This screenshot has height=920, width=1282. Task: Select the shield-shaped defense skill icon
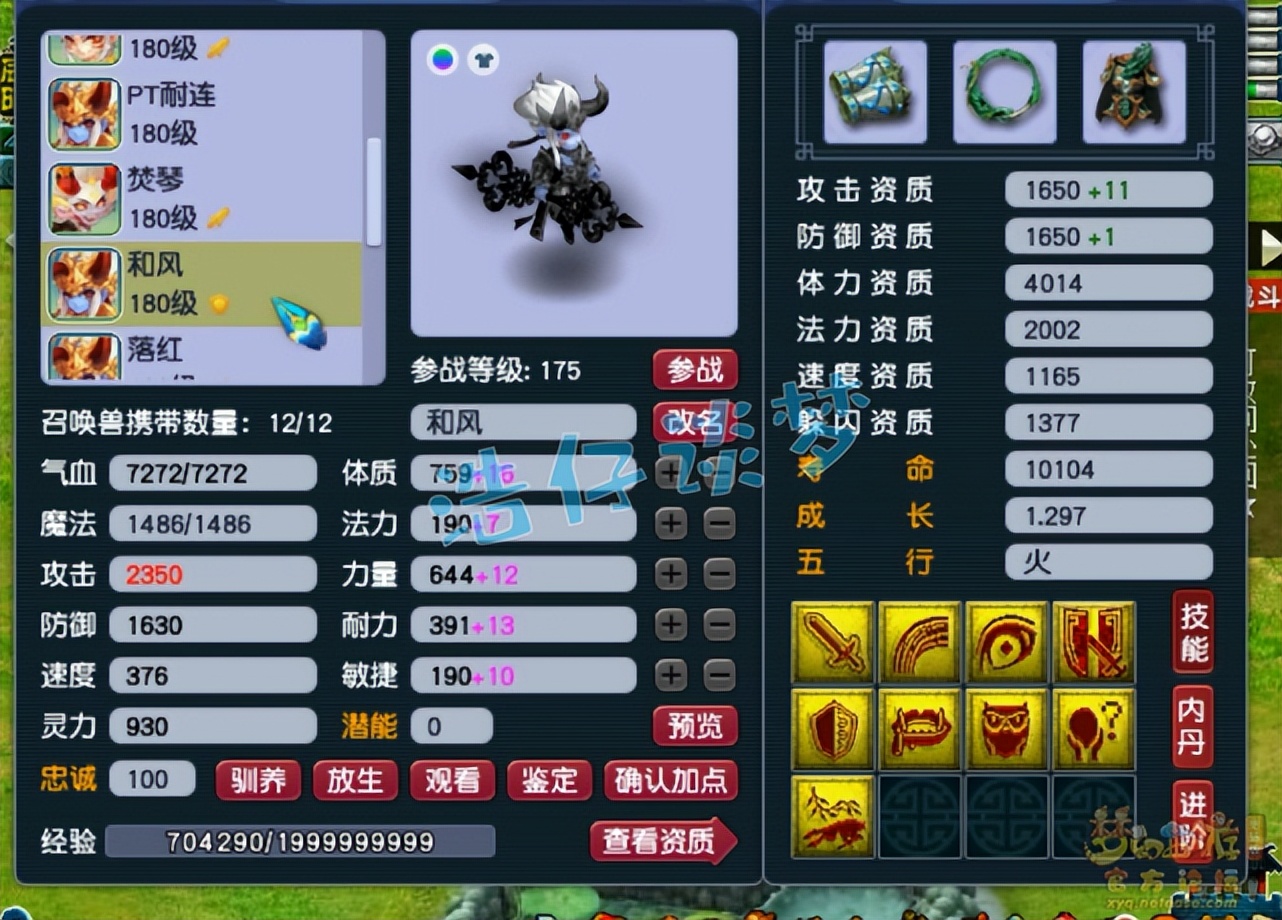tap(833, 727)
